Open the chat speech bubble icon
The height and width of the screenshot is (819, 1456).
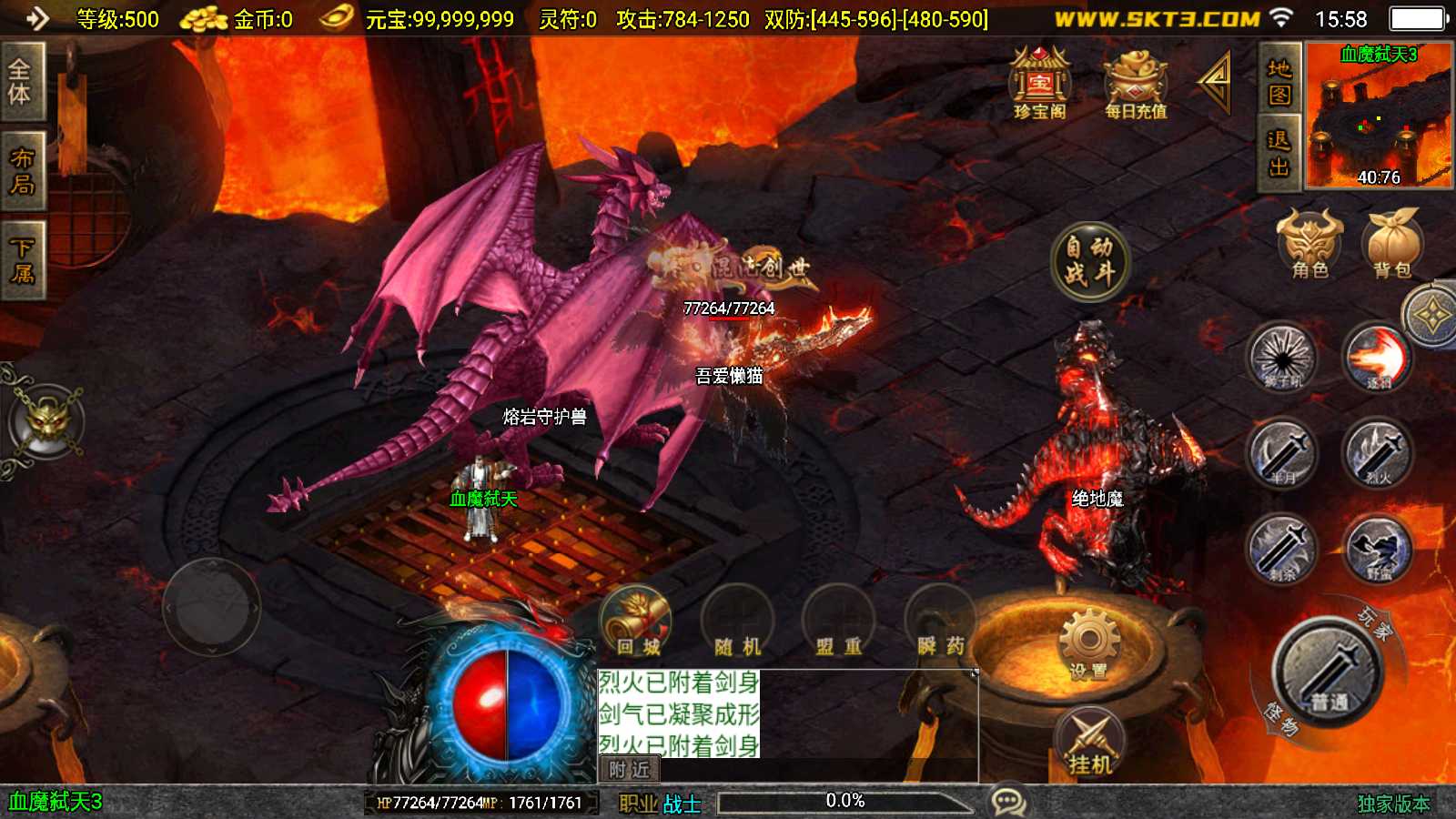pyautogui.click(x=1008, y=802)
